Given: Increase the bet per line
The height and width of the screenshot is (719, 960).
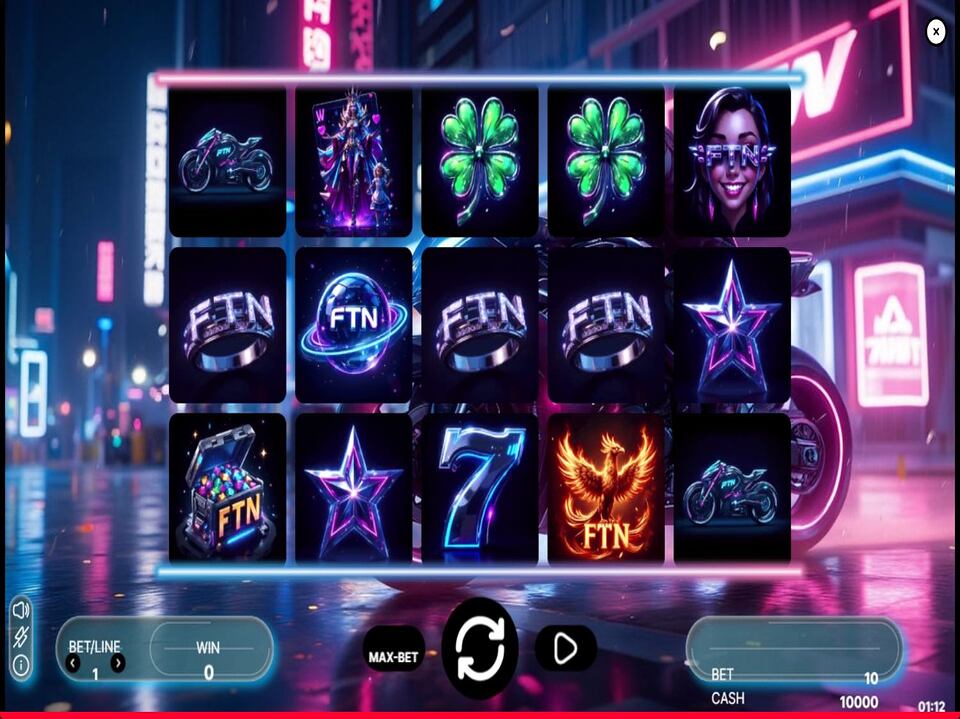Looking at the screenshot, I should point(118,663).
